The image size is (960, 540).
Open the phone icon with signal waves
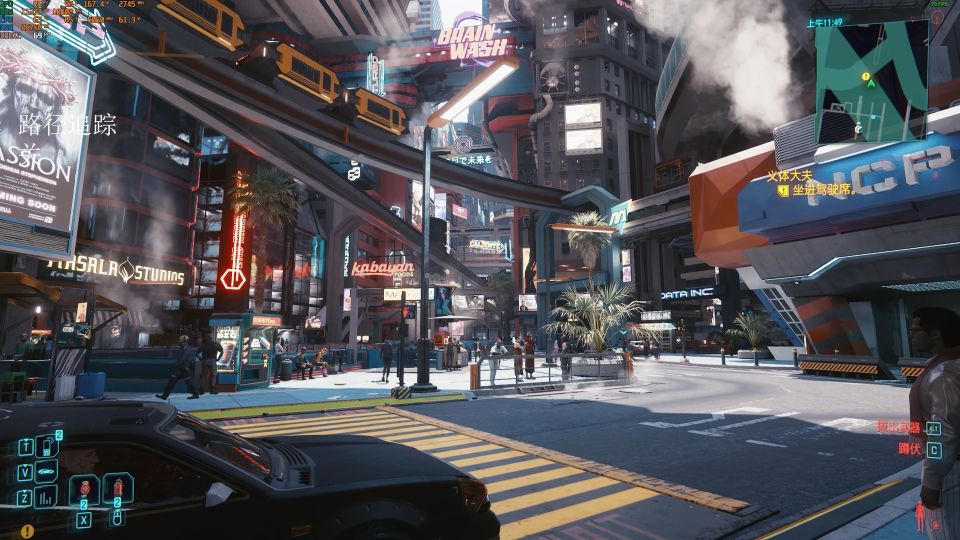pyautogui.click(x=47, y=446)
